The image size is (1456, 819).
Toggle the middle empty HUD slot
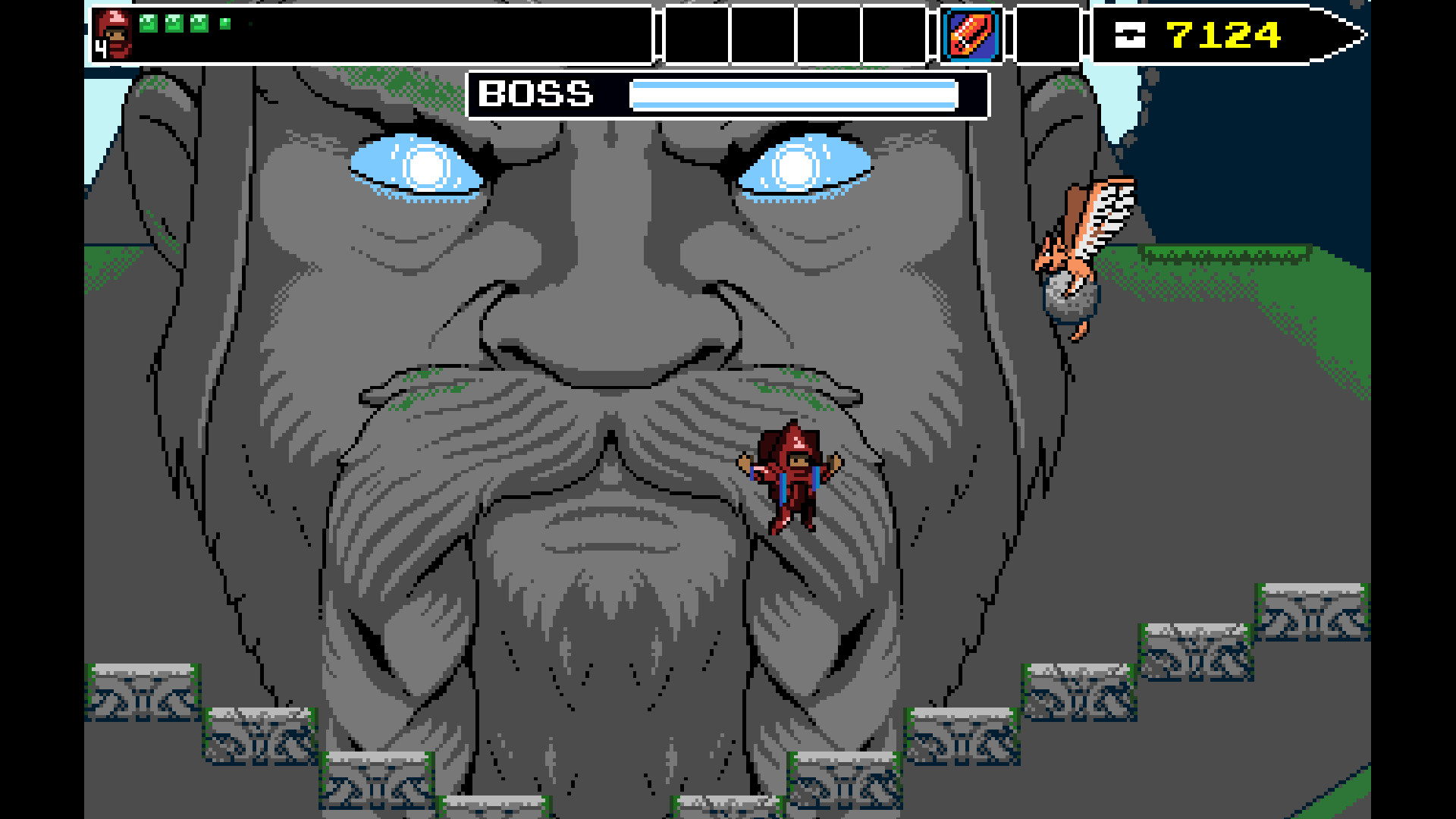click(828, 34)
